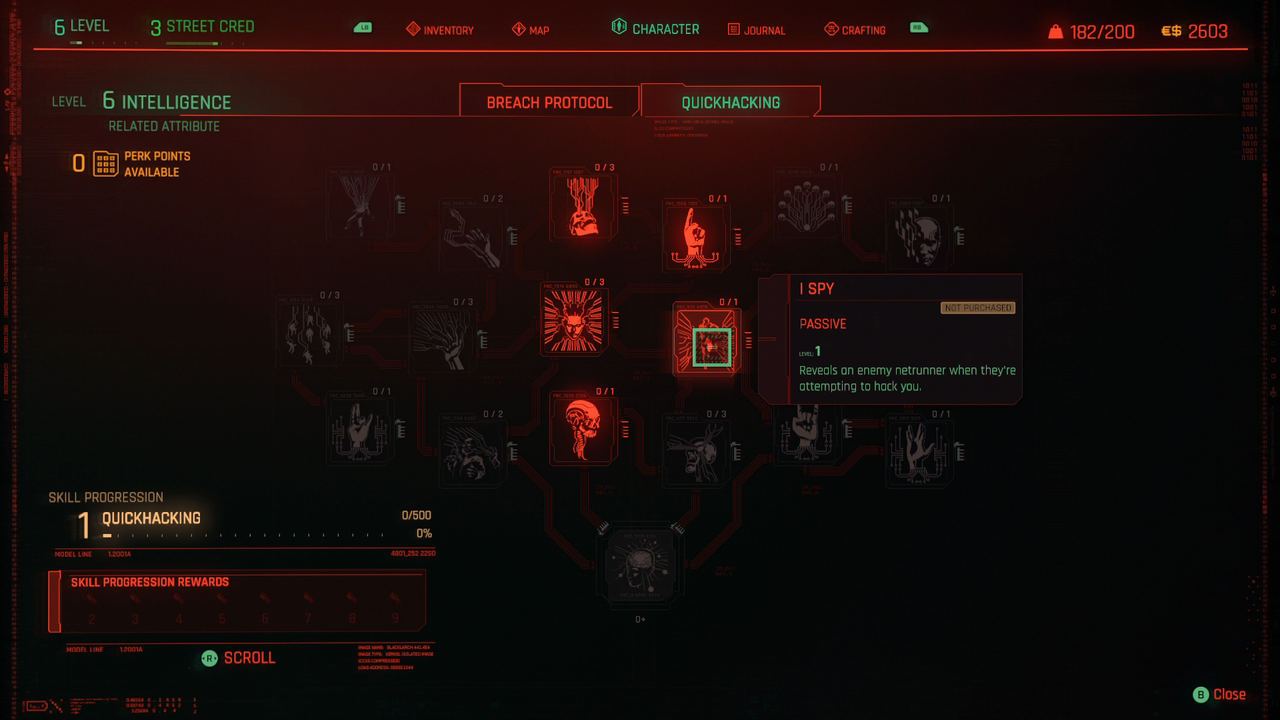Open the Journal
The image size is (1280, 720).
[756, 30]
